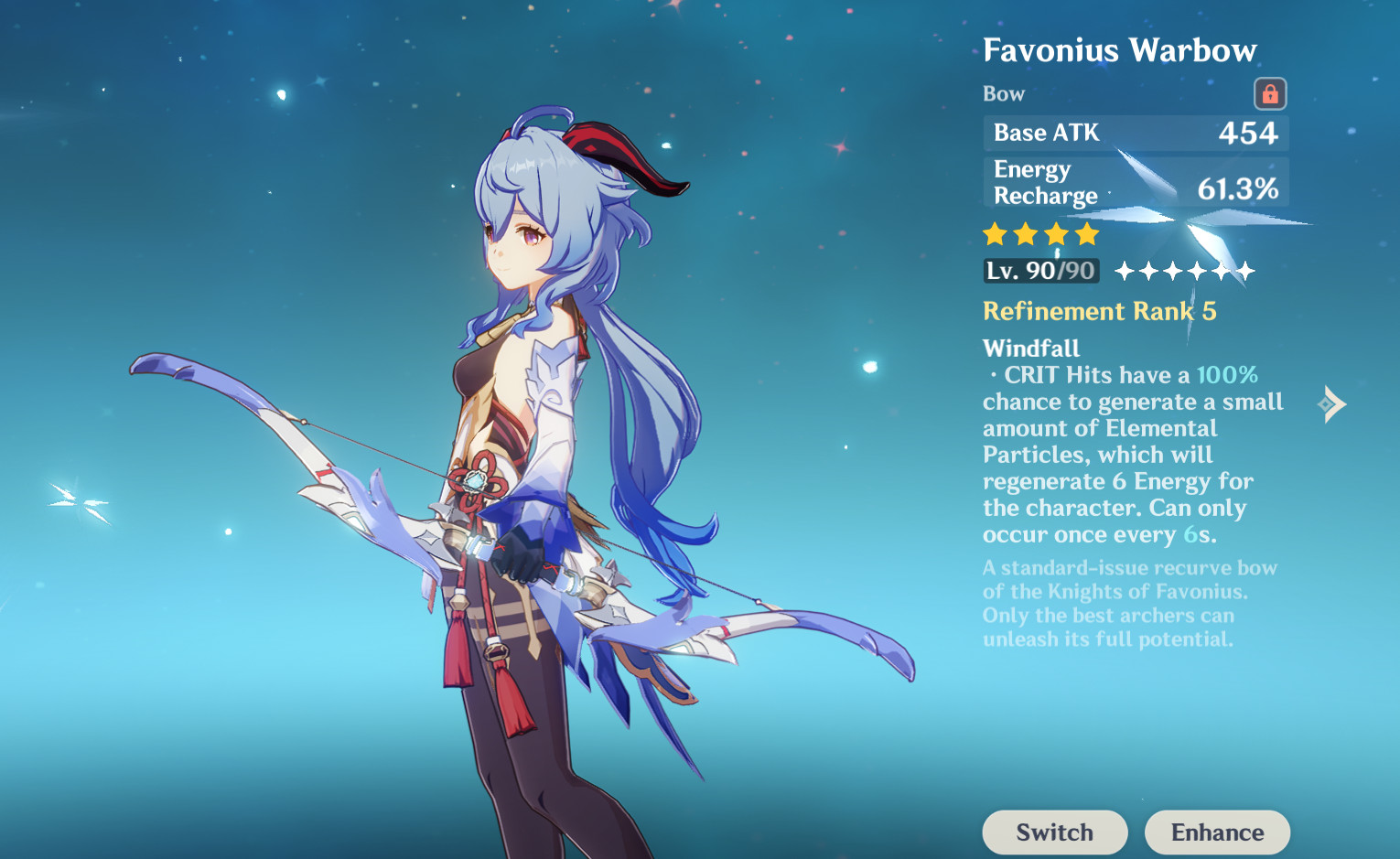The height and width of the screenshot is (859, 1400).
Task: Click the Refinement Rank 5 label
Action: 1098,311
